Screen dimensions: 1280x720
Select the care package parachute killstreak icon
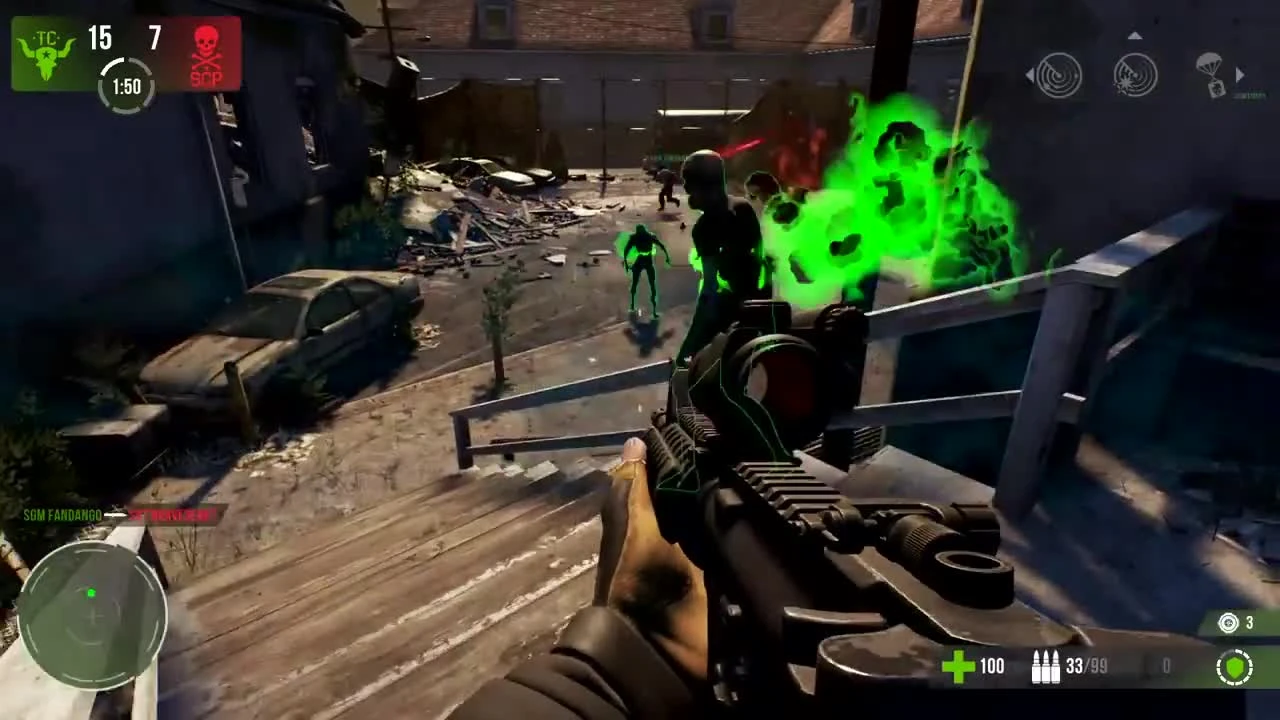pos(1210,75)
